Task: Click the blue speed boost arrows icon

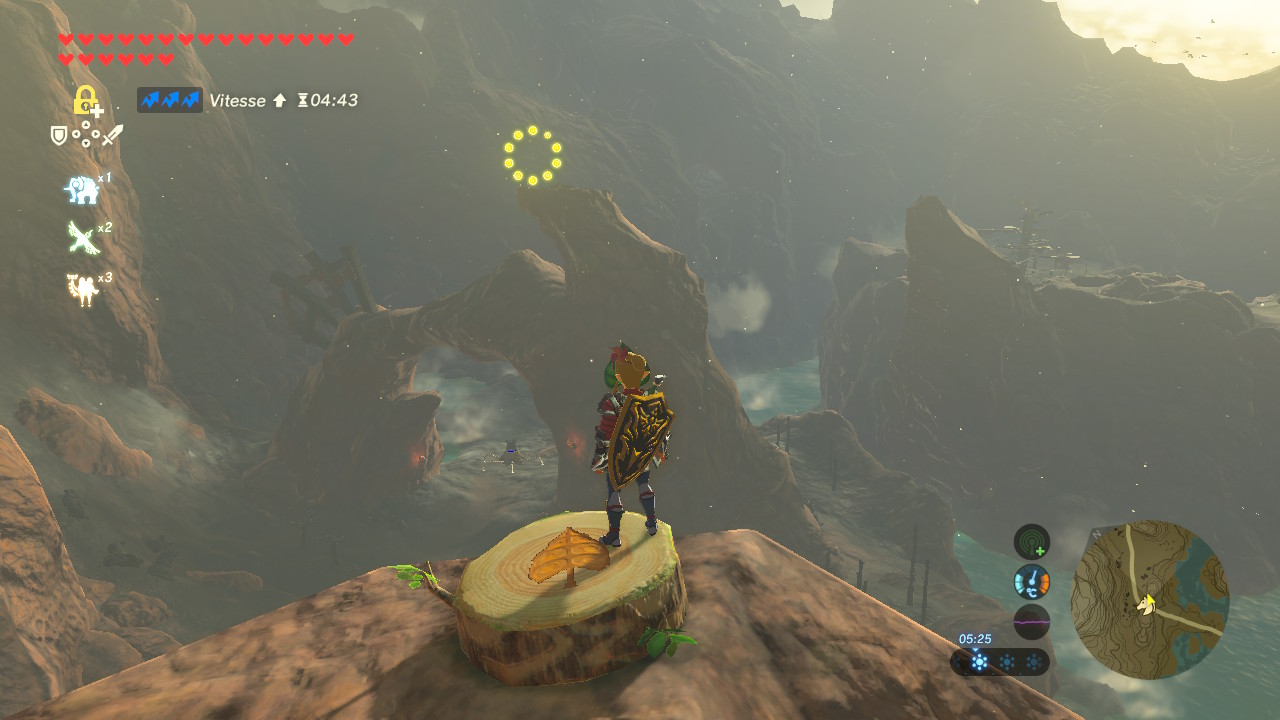Action: (x=170, y=100)
